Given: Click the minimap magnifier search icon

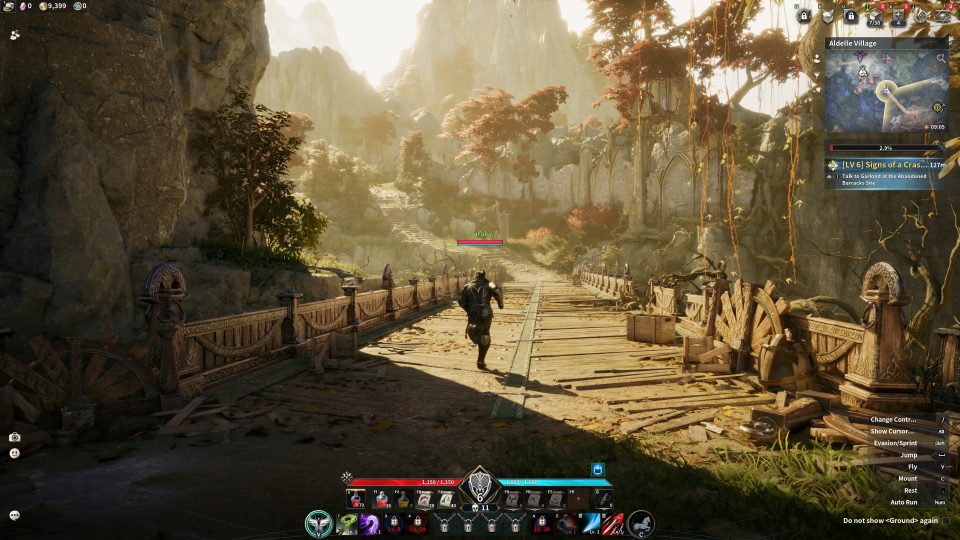Looking at the screenshot, I should tap(941, 58).
